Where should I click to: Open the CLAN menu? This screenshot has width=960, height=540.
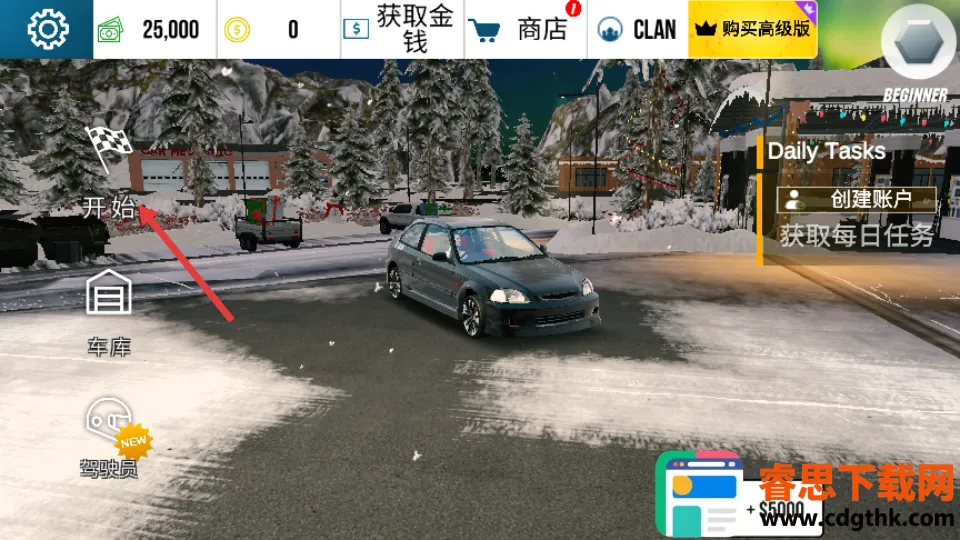(x=637, y=29)
